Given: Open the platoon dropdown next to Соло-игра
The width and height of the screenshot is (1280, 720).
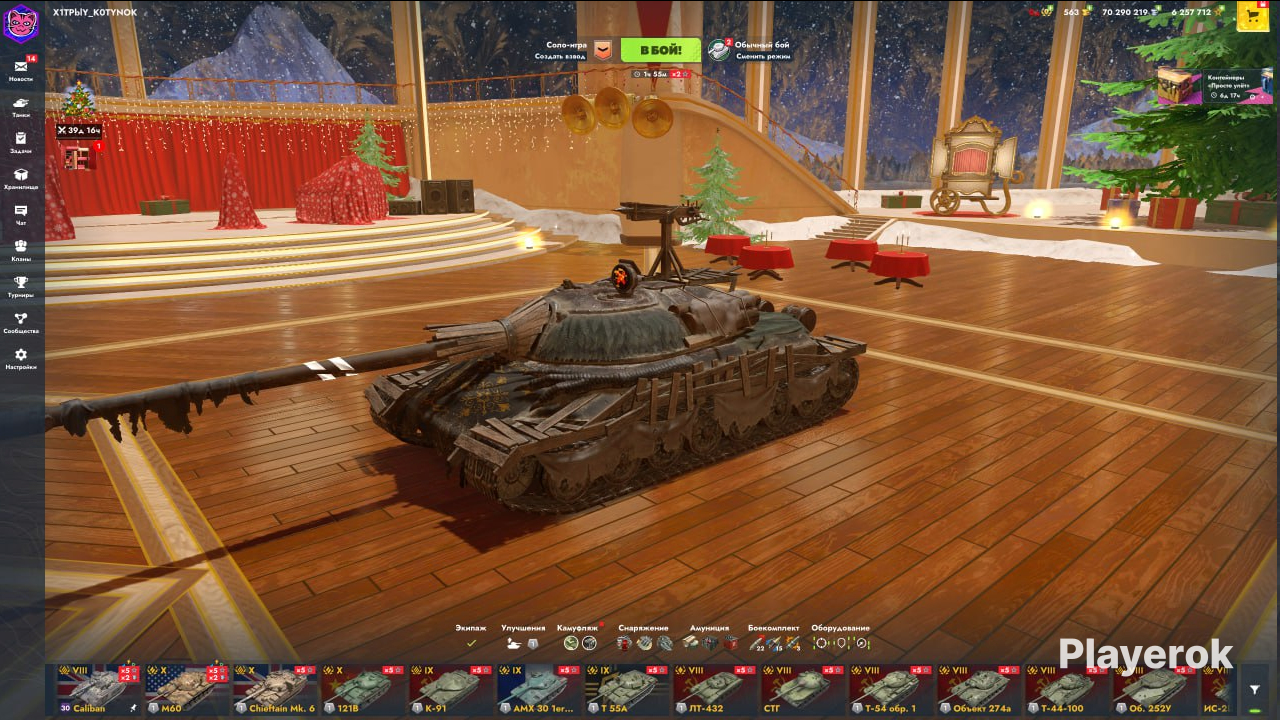Looking at the screenshot, I should point(602,50).
